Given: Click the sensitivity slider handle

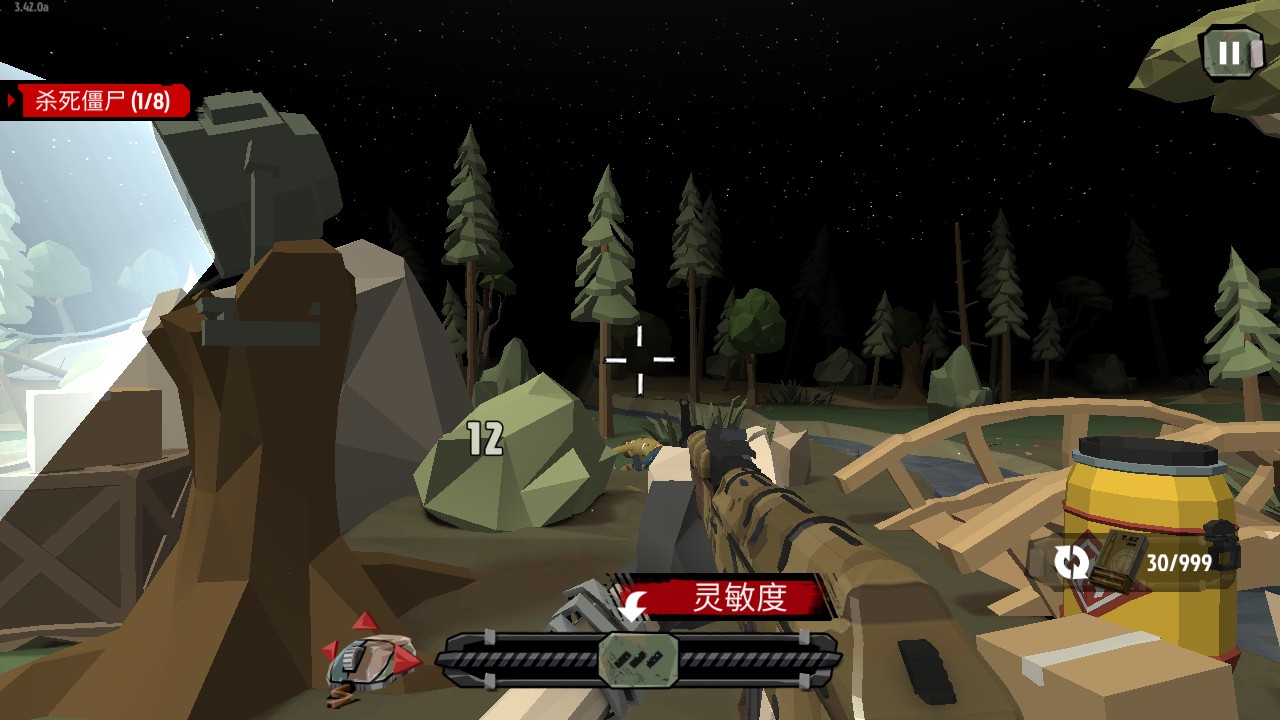Looking at the screenshot, I should [x=639, y=659].
